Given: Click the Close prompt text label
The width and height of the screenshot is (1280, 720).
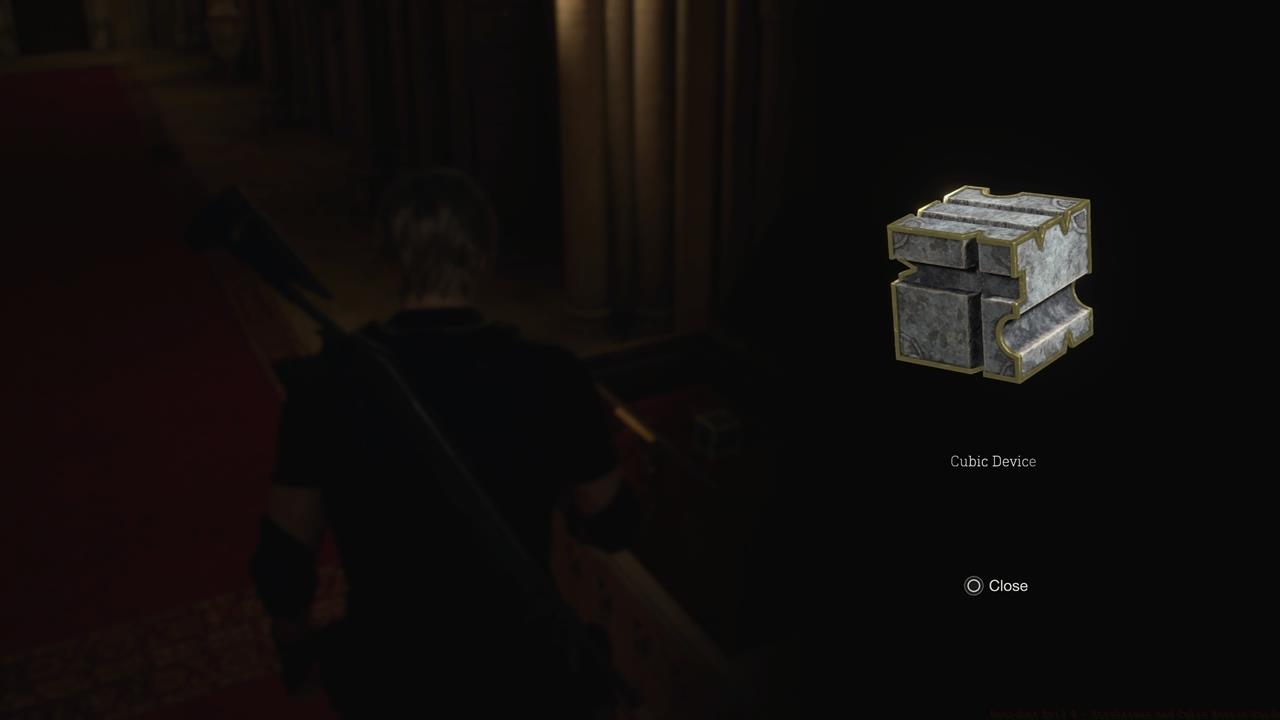Looking at the screenshot, I should [1008, 586].
